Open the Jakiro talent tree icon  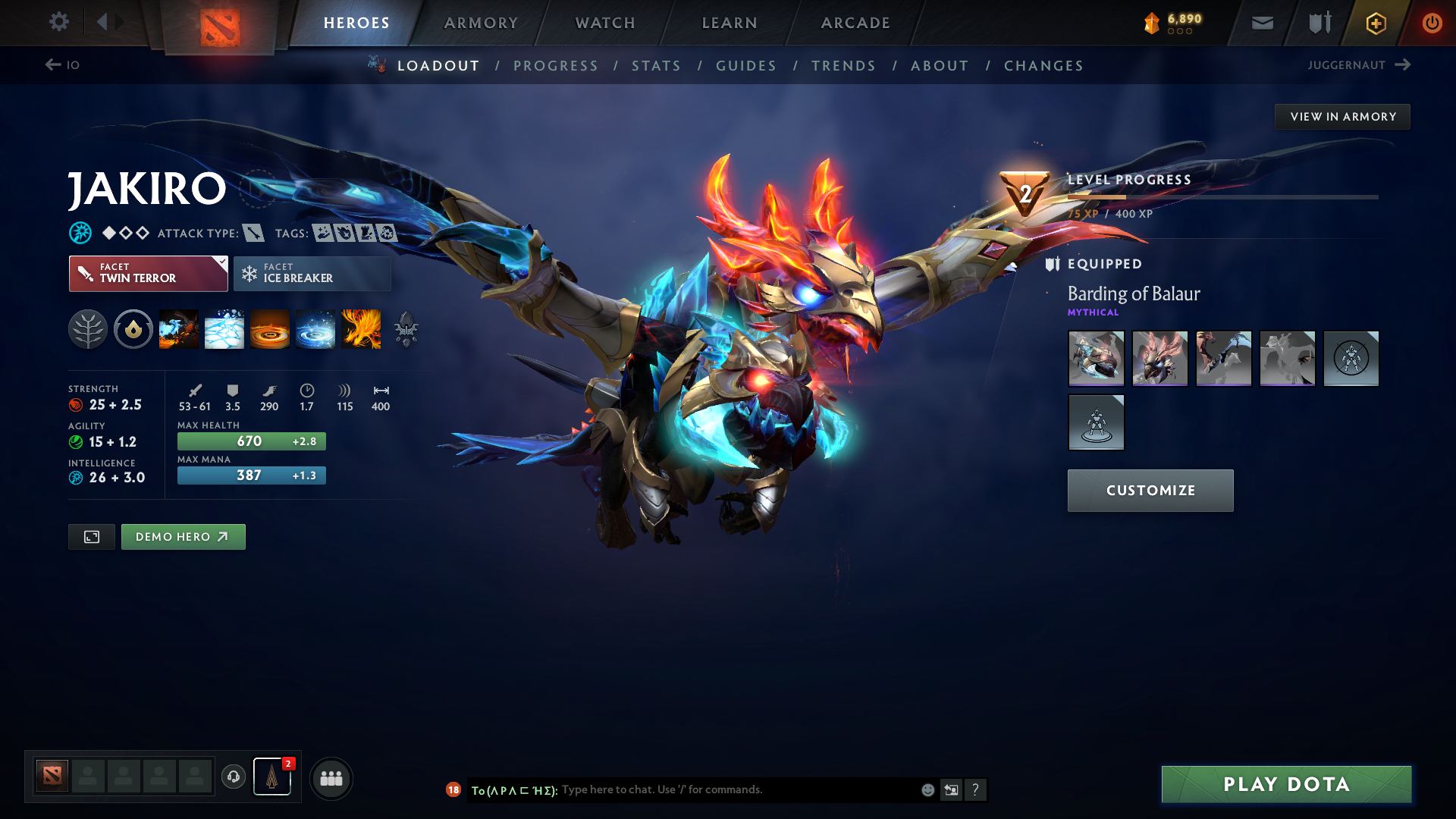(87, 329)
